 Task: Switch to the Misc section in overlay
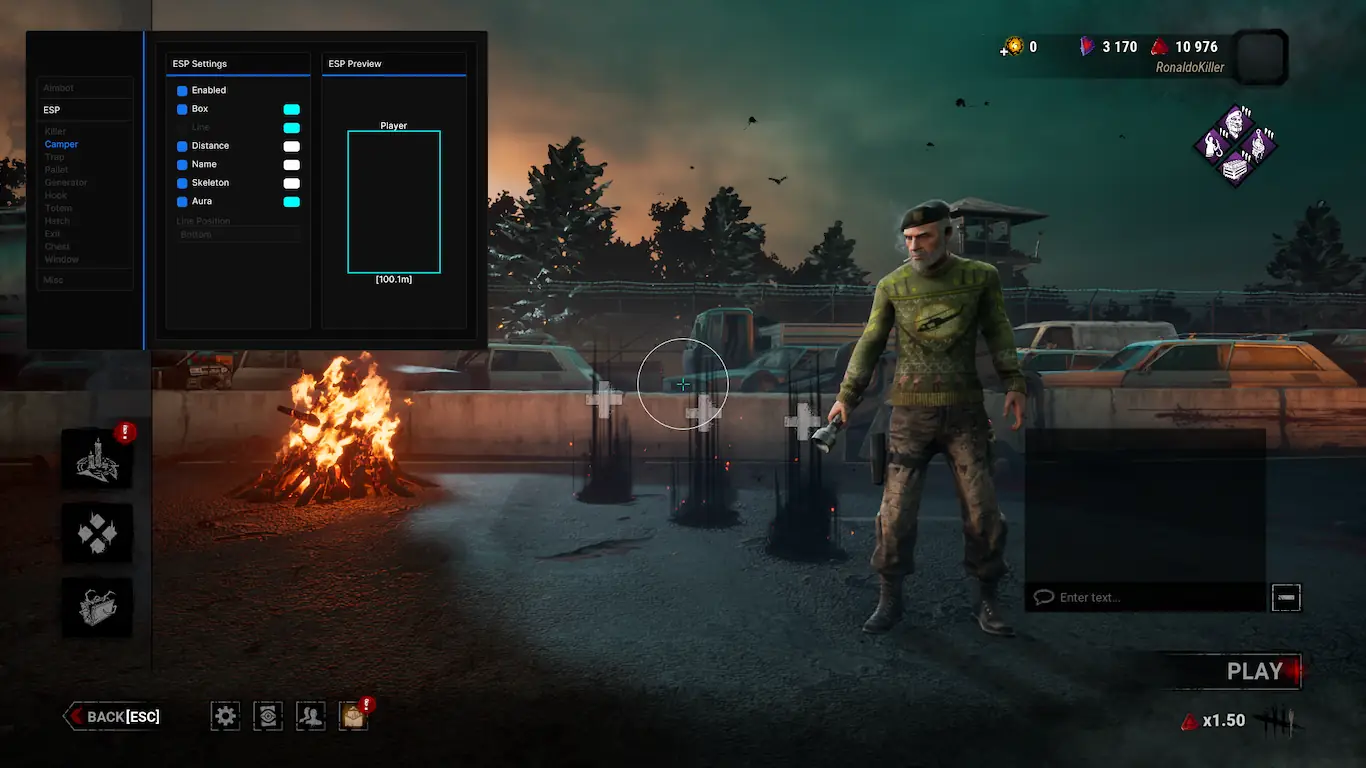point(54,280)
